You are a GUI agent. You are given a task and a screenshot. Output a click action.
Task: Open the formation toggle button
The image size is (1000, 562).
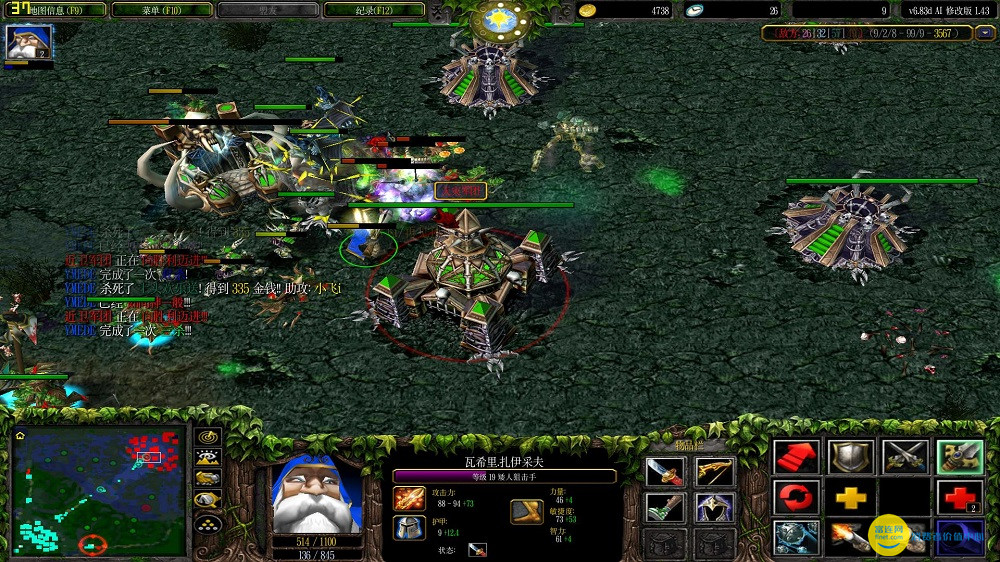click(208, 523)
